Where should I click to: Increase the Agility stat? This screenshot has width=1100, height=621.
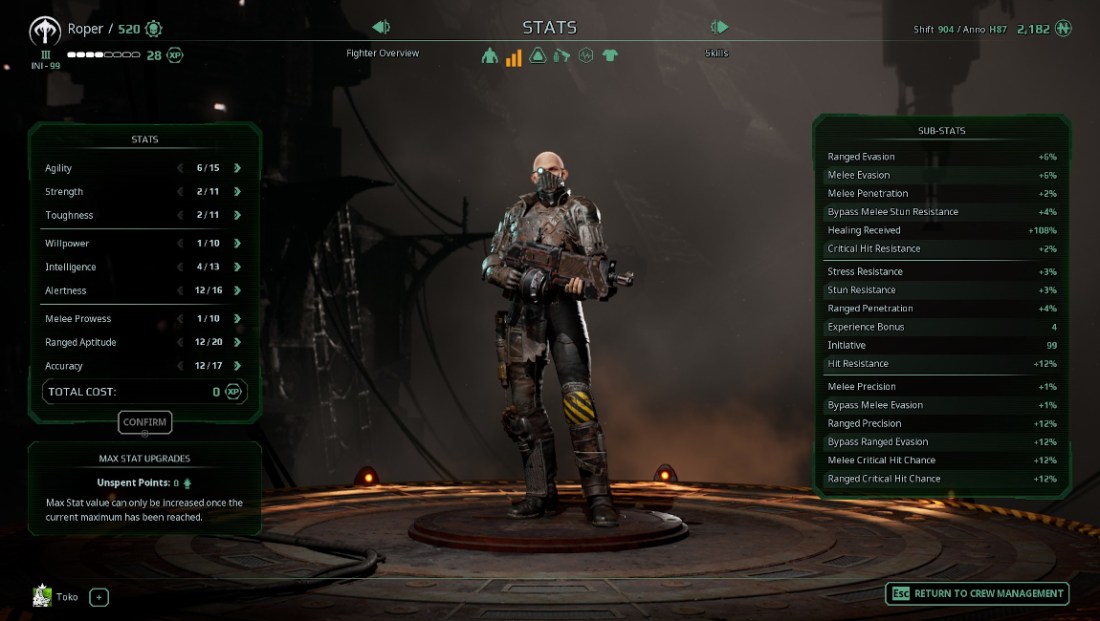(x=237, y=168)
